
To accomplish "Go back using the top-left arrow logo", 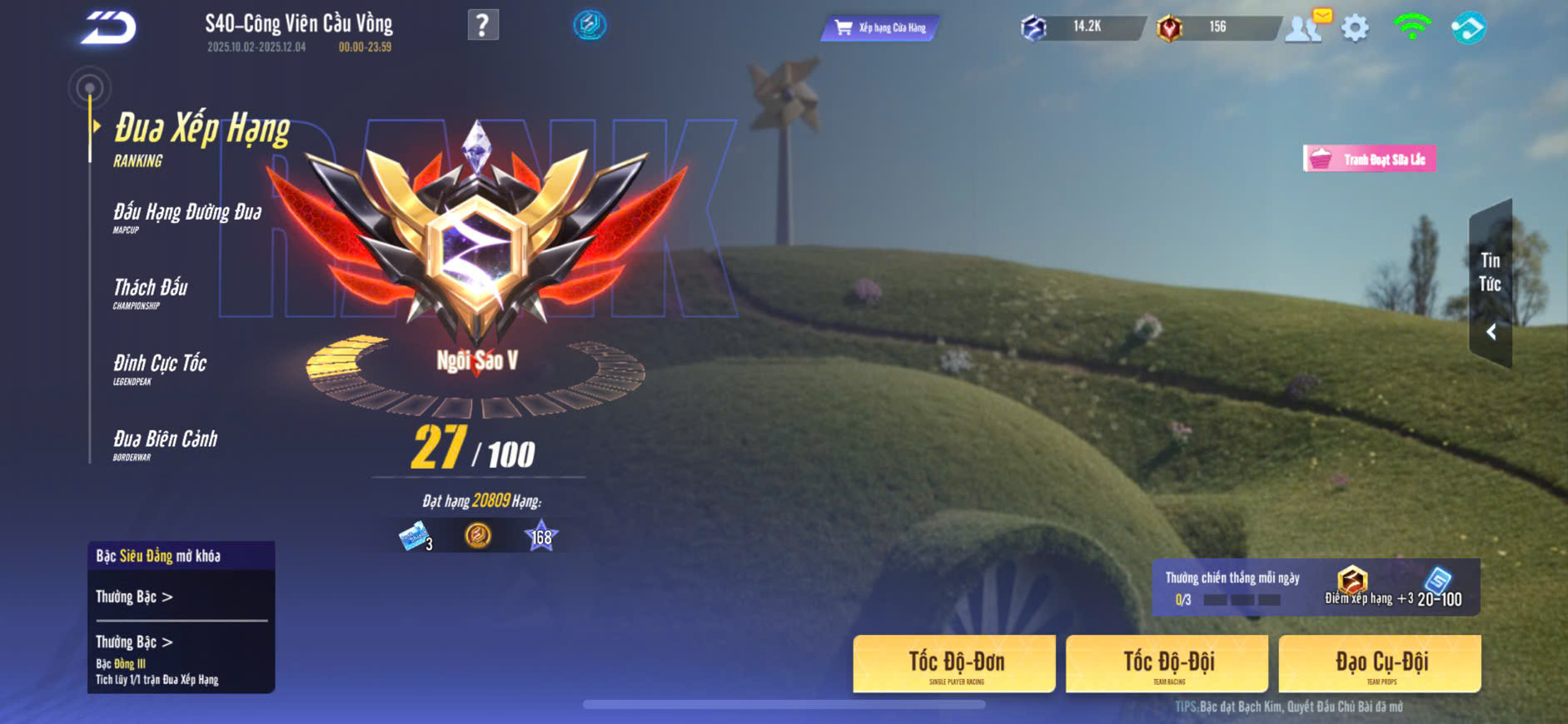I will pos(108,27).
